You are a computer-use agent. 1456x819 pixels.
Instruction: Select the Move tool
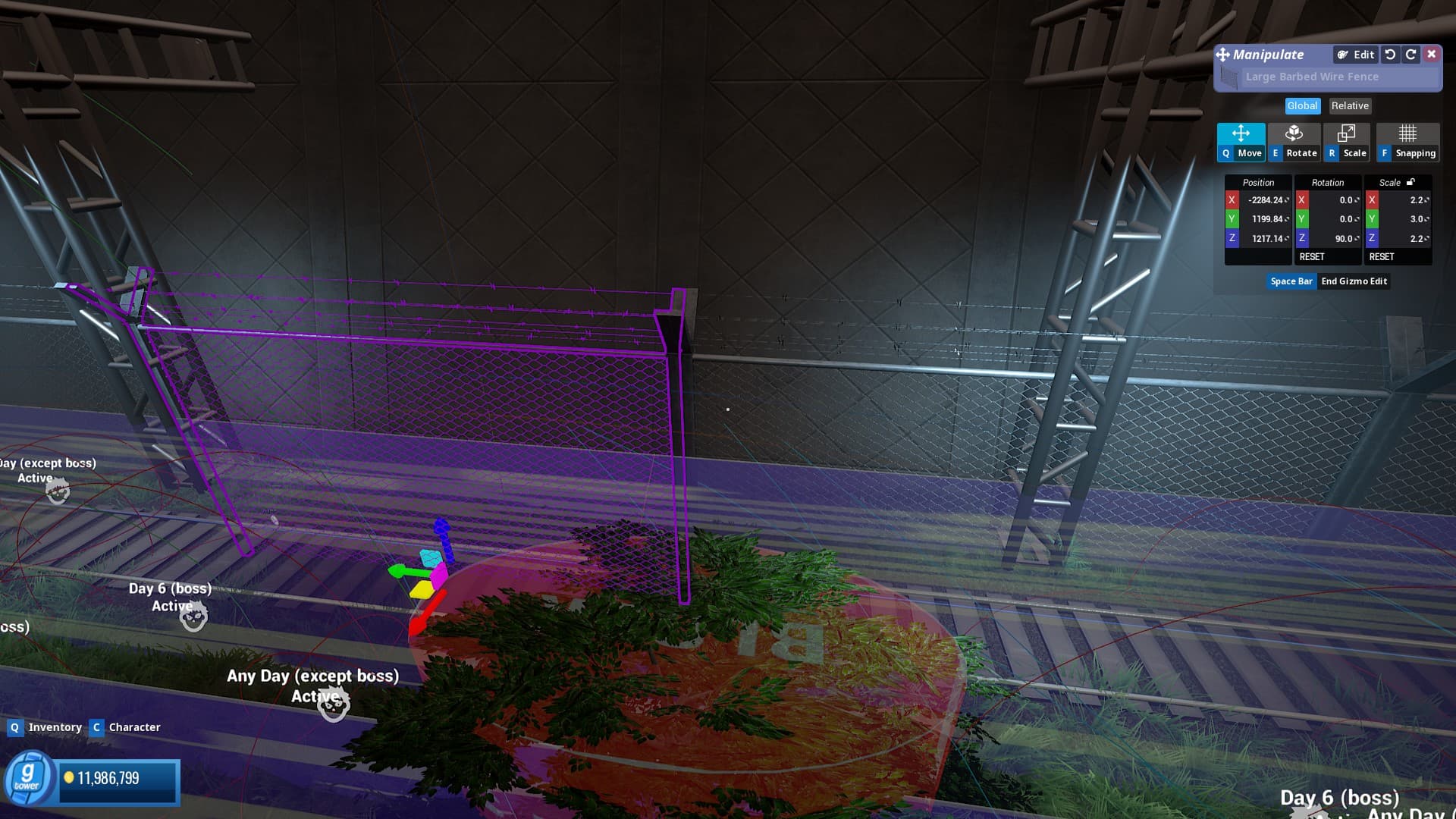pyautogui.click(x=1241, y=142)
